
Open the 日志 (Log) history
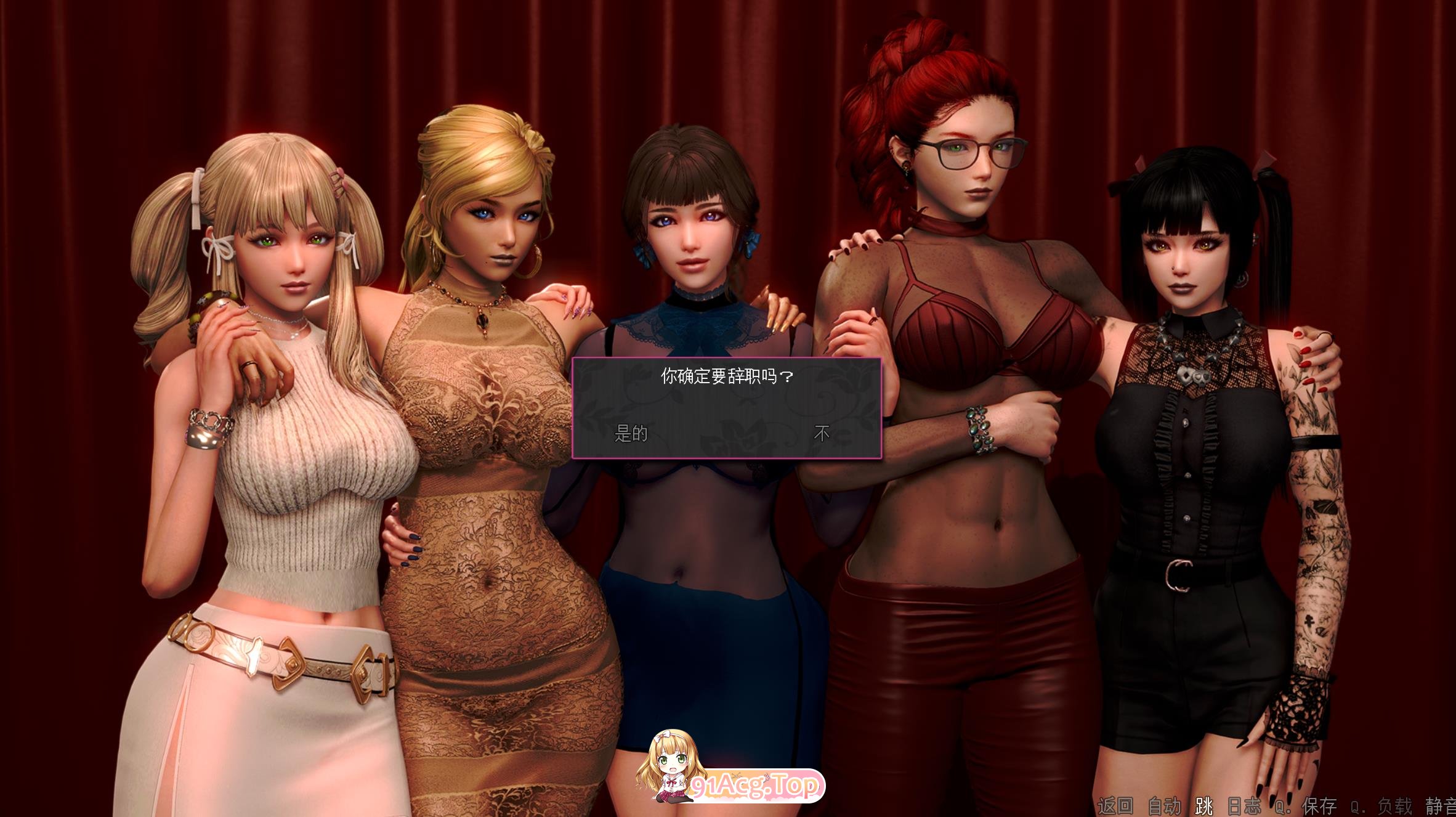coord(1244,805)
